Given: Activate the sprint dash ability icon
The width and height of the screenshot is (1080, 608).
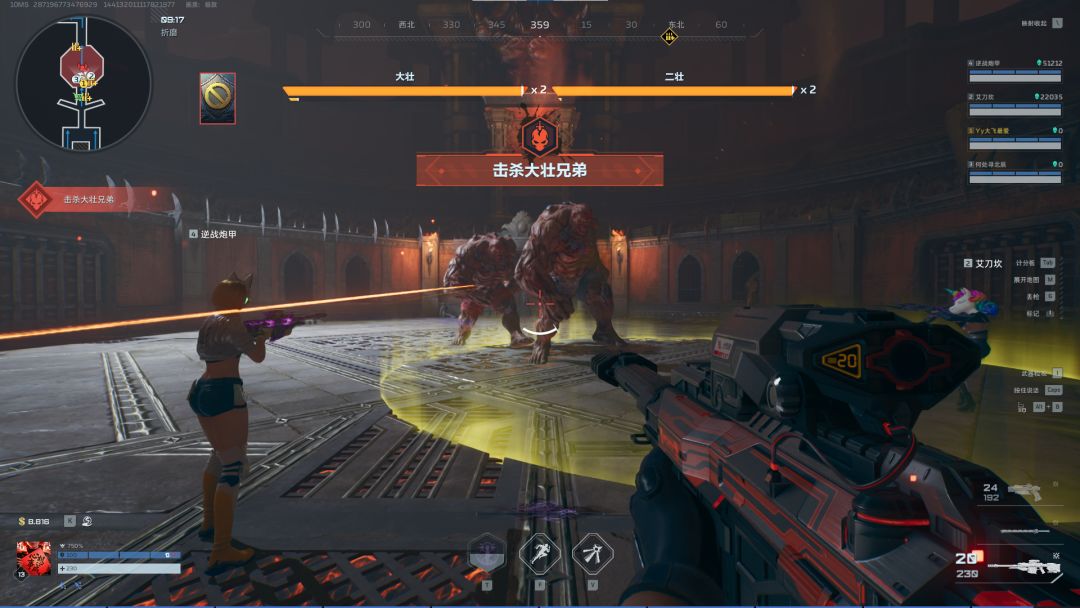Looking at the screenshot, I should tap(539, 553).
